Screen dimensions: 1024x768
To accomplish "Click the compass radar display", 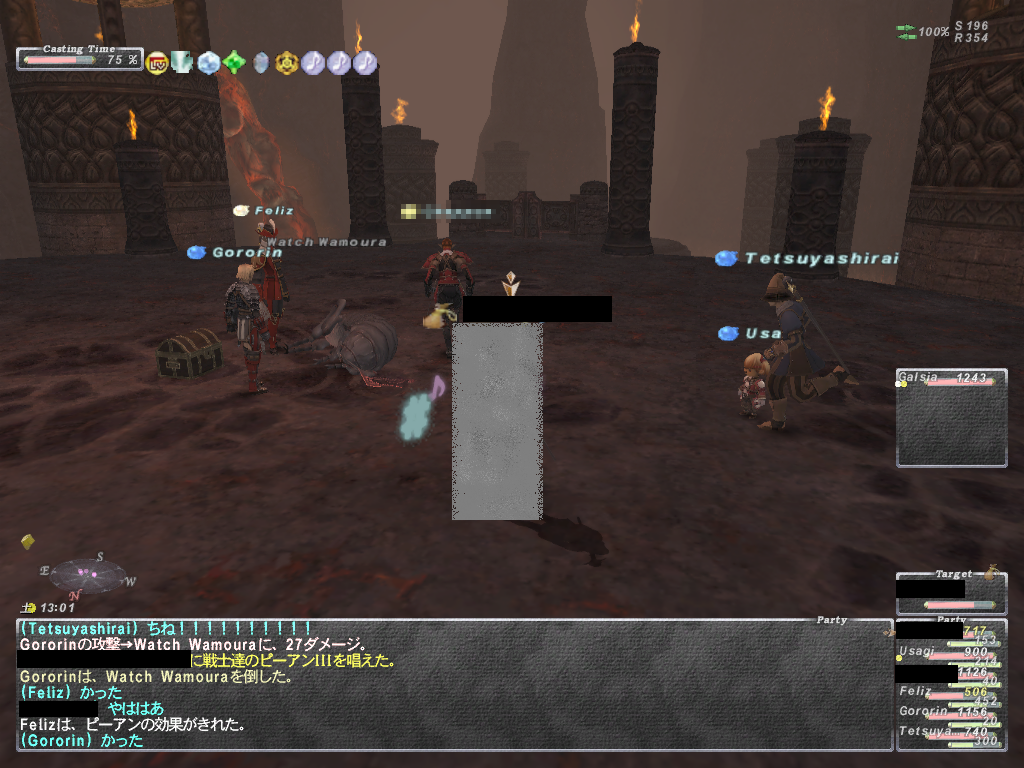I will pos(88,575).
